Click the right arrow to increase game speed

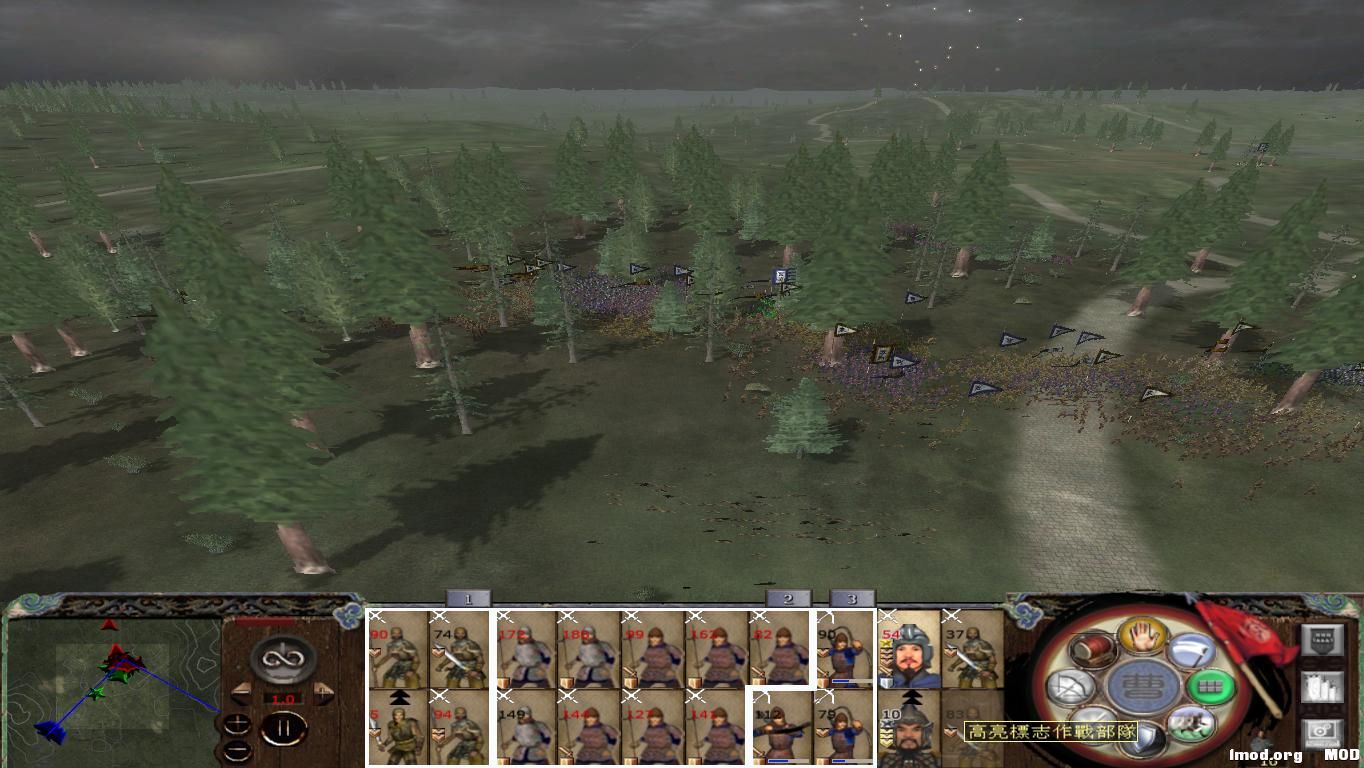(x=322, y=692)
